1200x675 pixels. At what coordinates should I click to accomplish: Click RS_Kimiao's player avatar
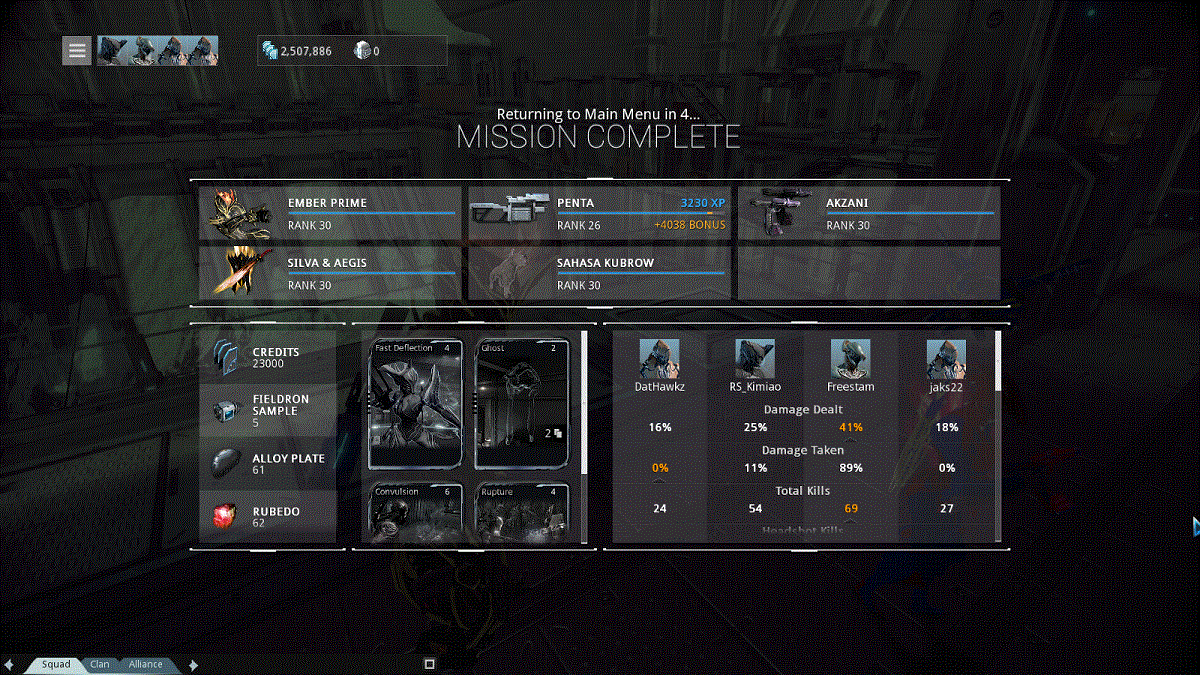click(x=755, y=358)
